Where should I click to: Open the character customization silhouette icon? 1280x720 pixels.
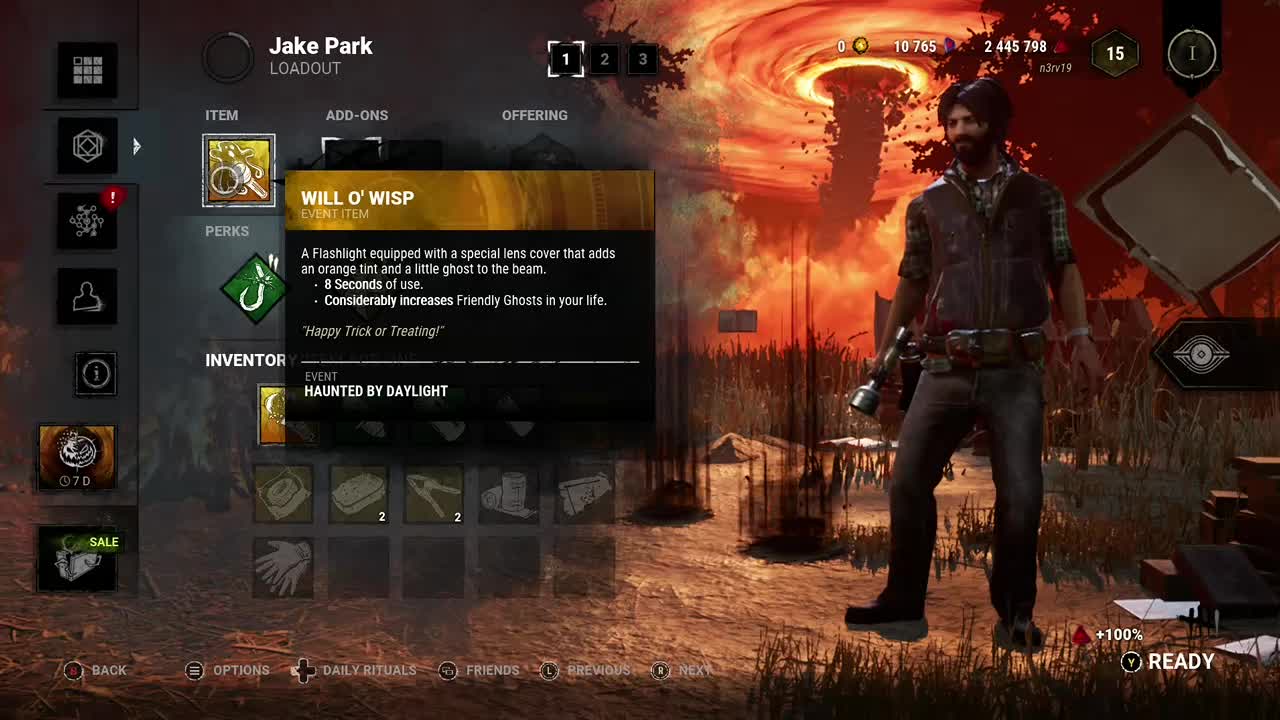click(87, 296)
